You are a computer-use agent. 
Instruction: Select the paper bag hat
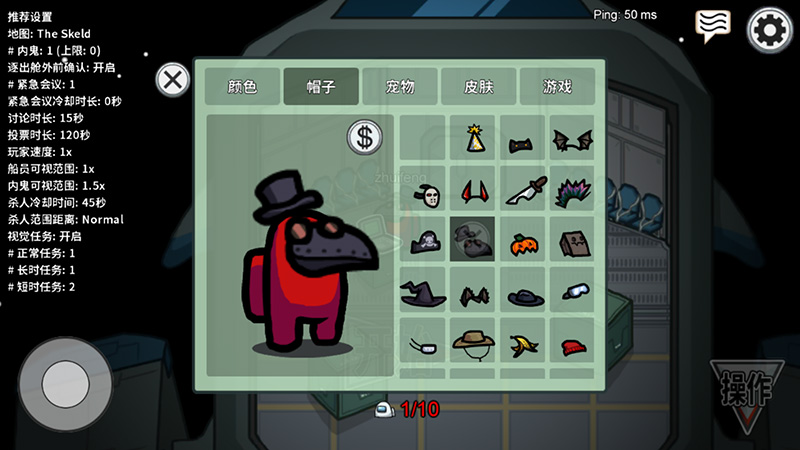(572, 241)
